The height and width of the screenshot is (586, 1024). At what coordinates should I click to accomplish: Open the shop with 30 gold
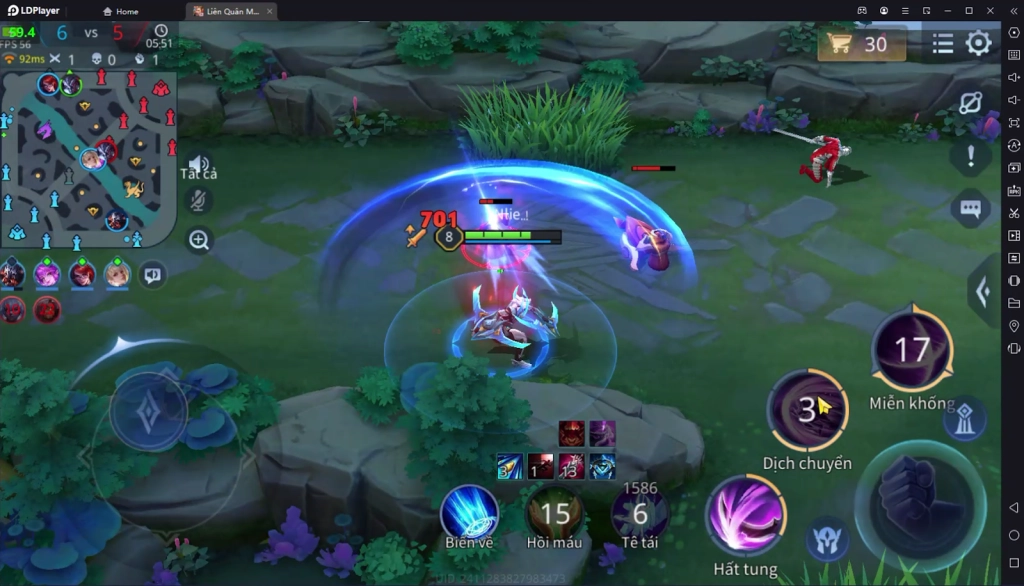[861, 44]
